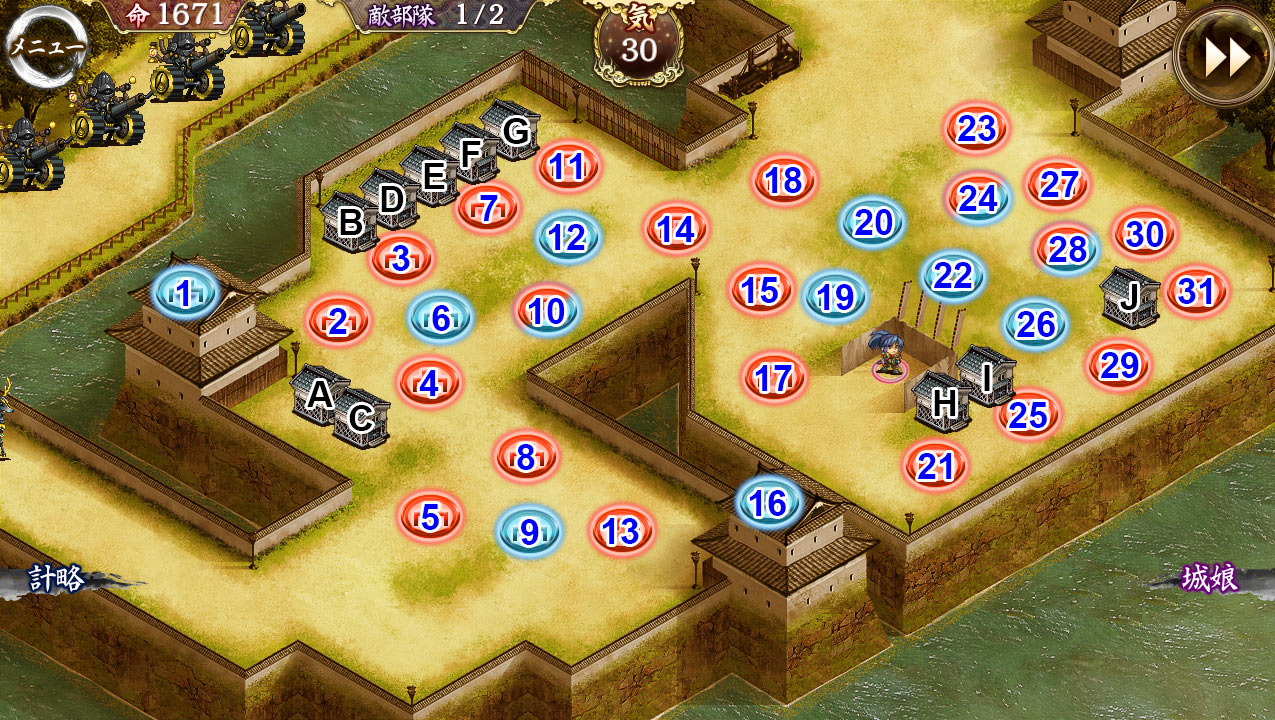
Task: Select blue placement tile number 26
Action: [1036, 324]
